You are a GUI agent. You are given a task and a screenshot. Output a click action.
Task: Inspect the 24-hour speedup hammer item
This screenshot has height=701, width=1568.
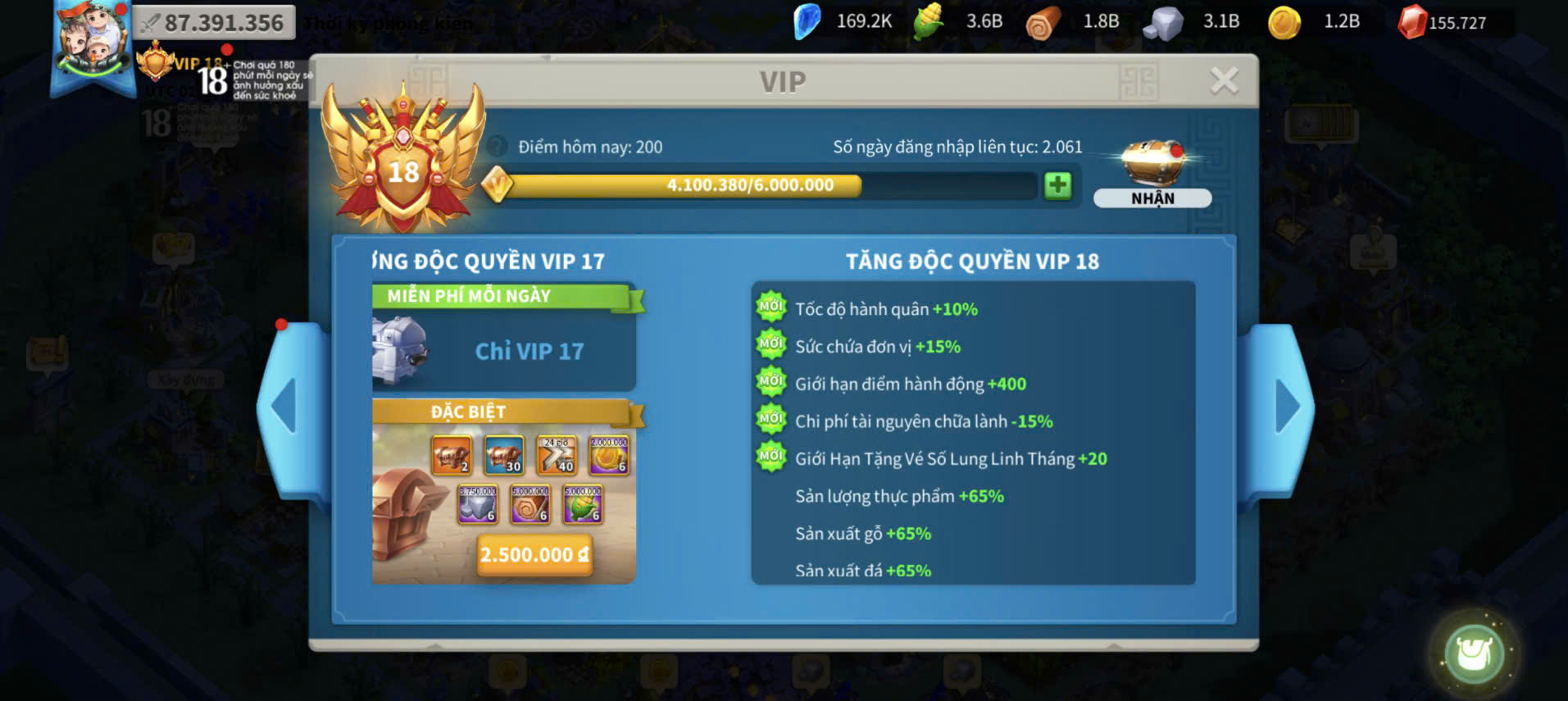tap(557, 455)
